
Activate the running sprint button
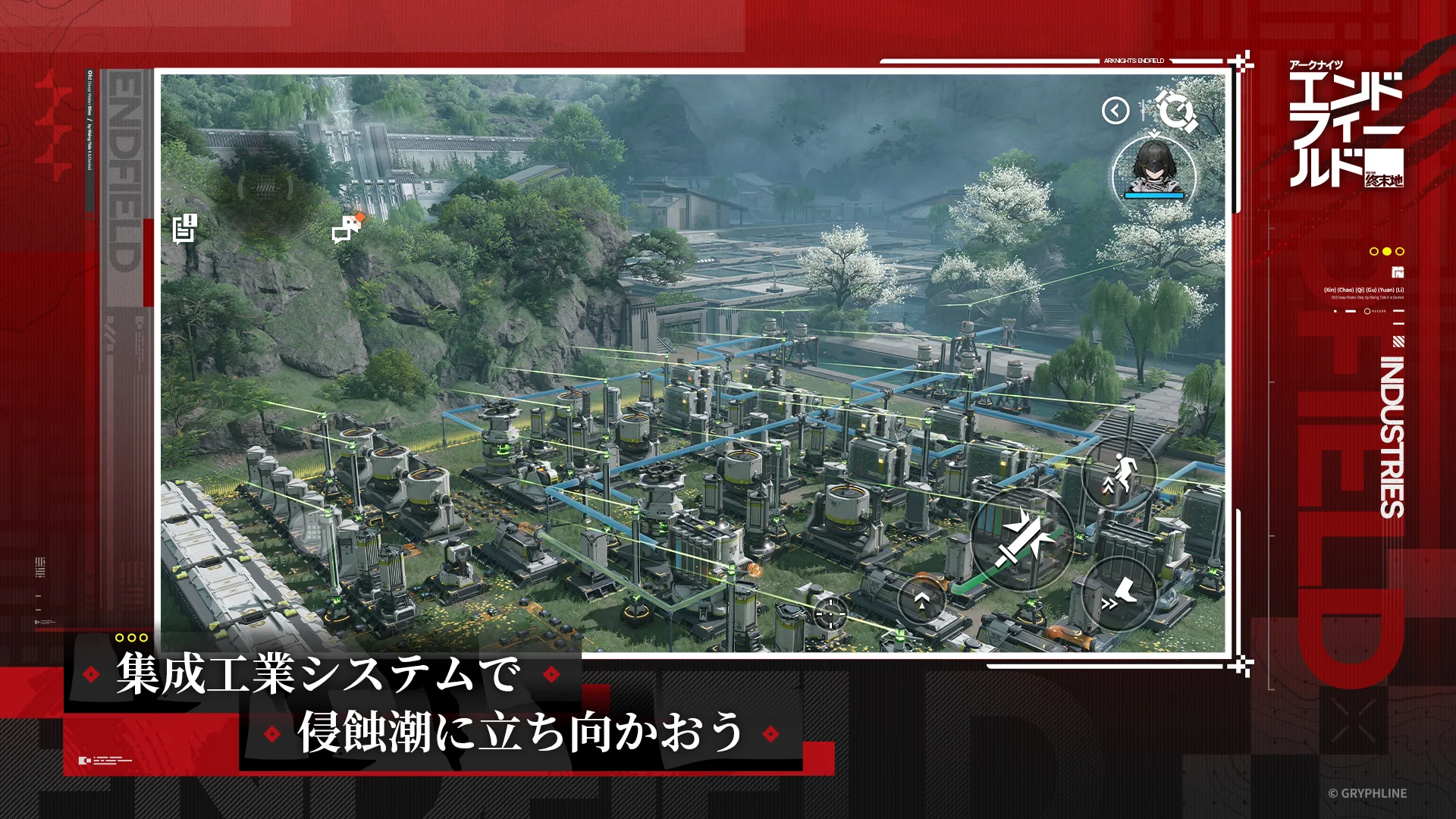[1119, 473]
